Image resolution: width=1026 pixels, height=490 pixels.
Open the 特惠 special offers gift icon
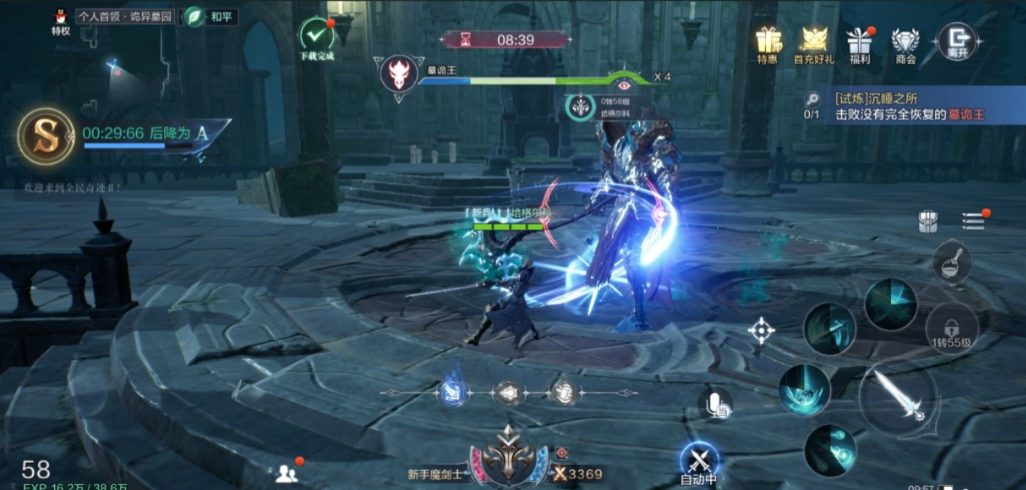pos(768,43)
